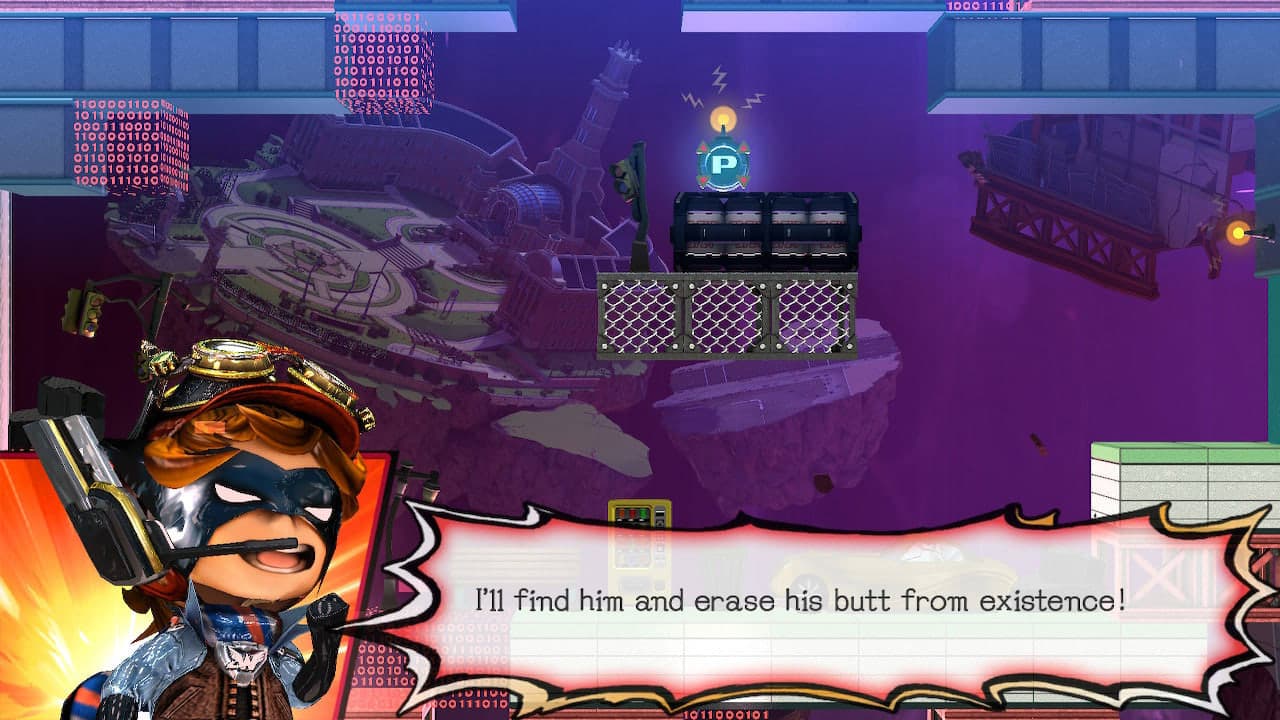Toggle the lightning sparks above the bomb
1280x720 pixels.
click(718, 78)
